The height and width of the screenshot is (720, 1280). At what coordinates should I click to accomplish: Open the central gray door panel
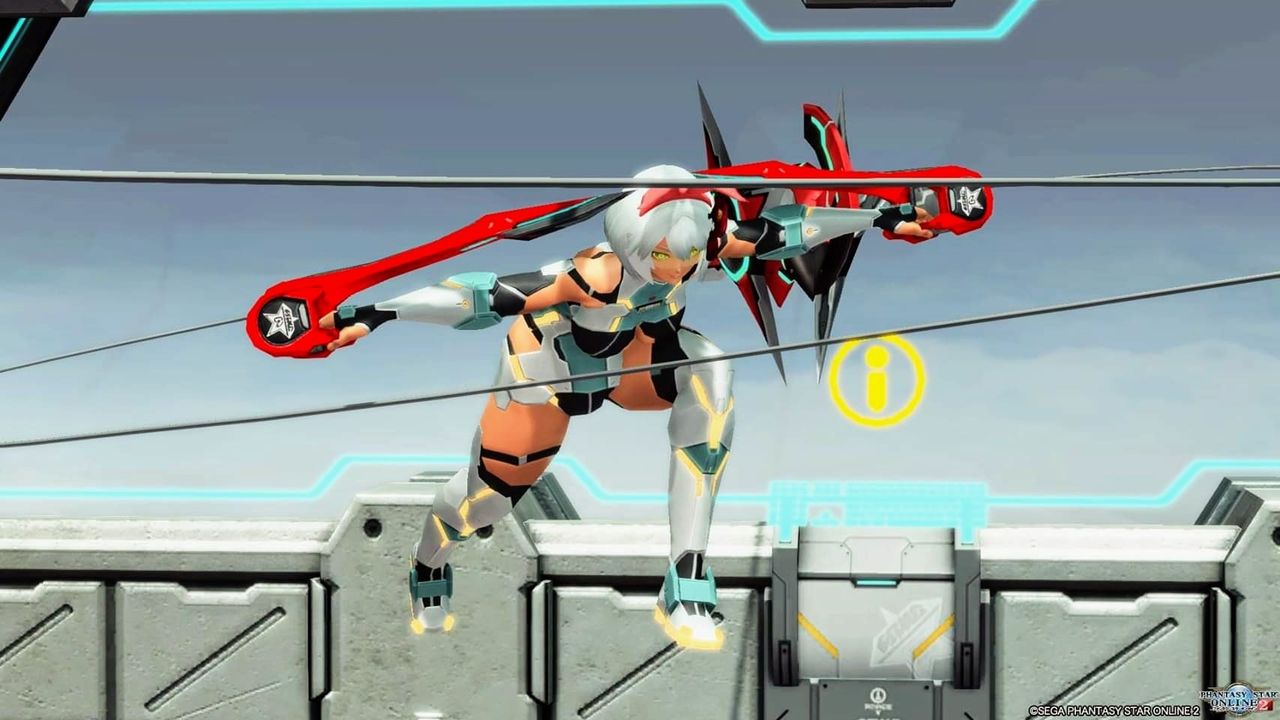coord(877,630)
